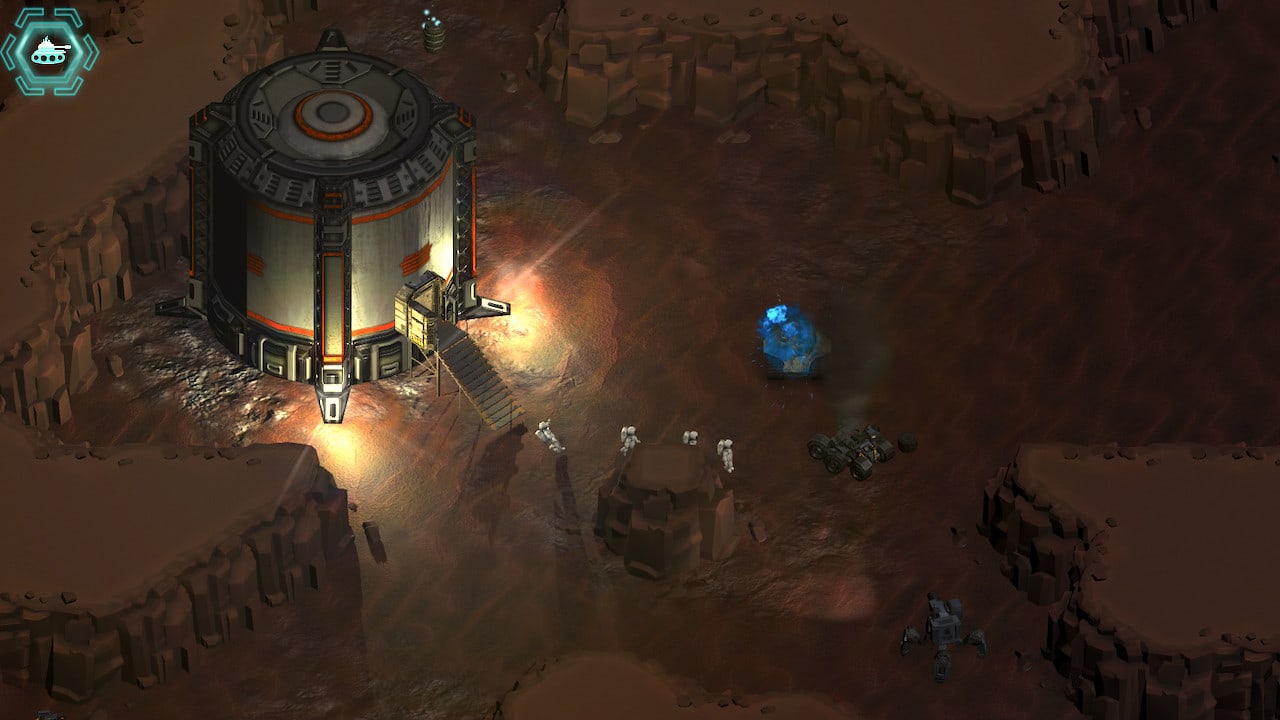This screenshot has height=720, width=1280.
Task: Click the hexagonal tank icon button
Action: 49,51
